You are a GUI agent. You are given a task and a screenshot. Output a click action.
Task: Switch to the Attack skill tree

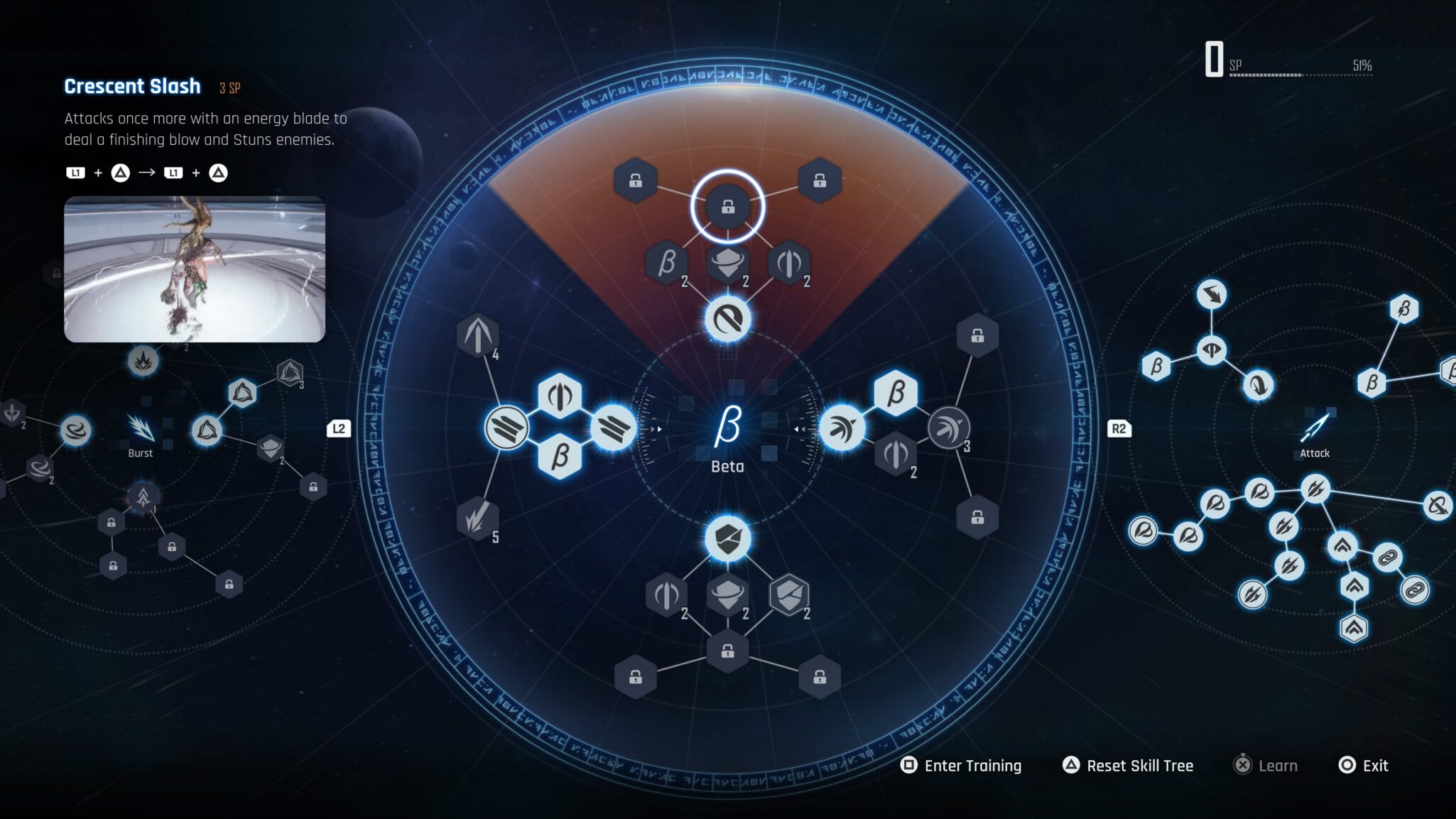click(1315, 433)
